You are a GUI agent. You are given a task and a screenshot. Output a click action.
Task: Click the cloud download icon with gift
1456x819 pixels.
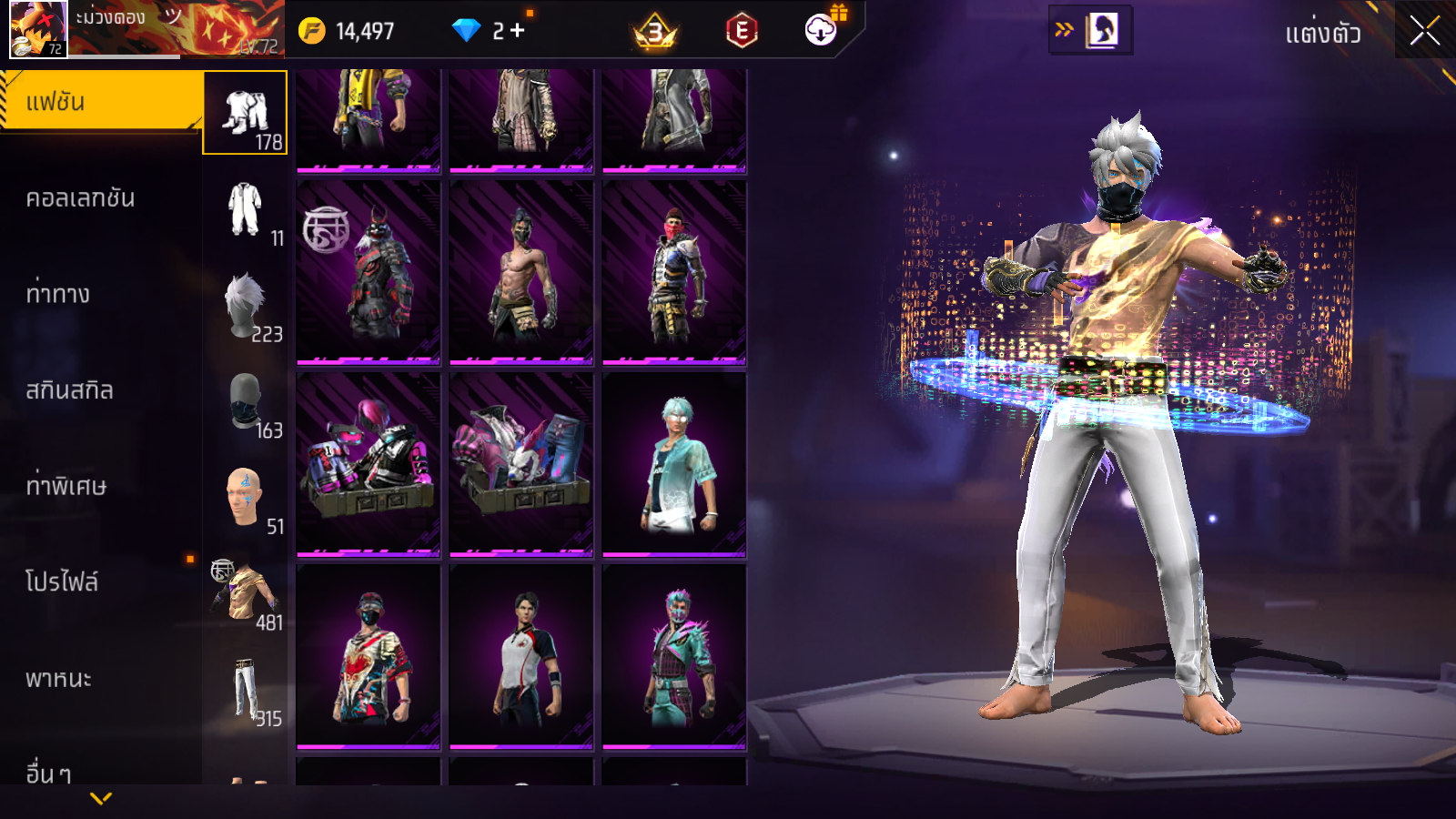tap(821, 30)
